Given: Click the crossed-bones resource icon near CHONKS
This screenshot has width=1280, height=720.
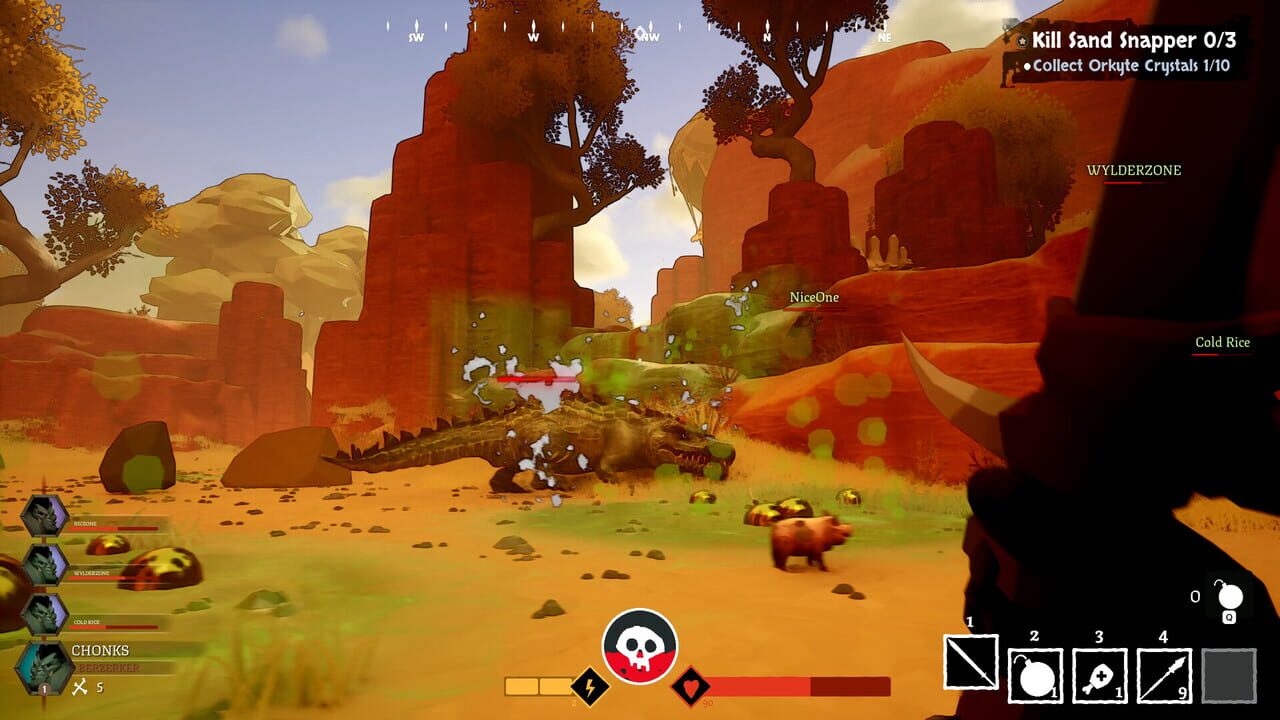Looking at the screenshot, I should tap(79, 686).
